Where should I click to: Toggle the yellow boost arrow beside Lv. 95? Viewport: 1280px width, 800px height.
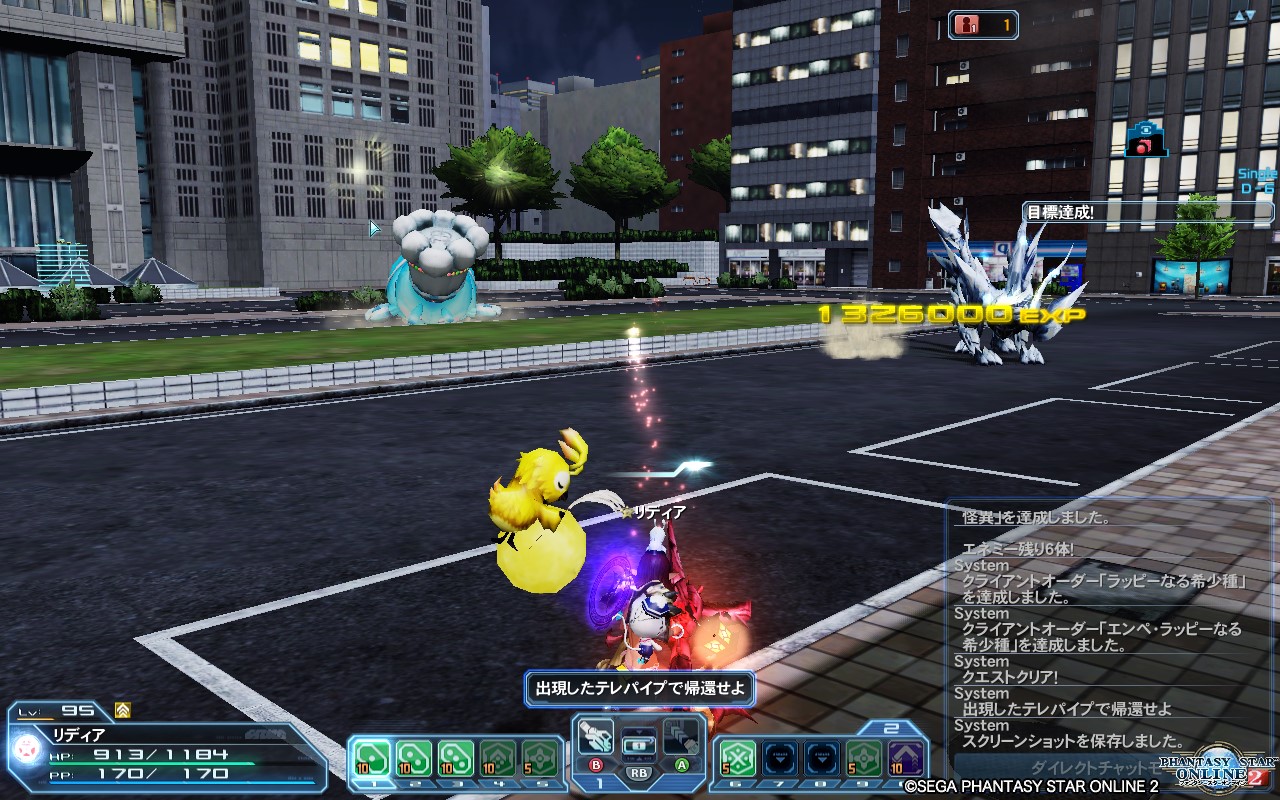coord(122,710)
